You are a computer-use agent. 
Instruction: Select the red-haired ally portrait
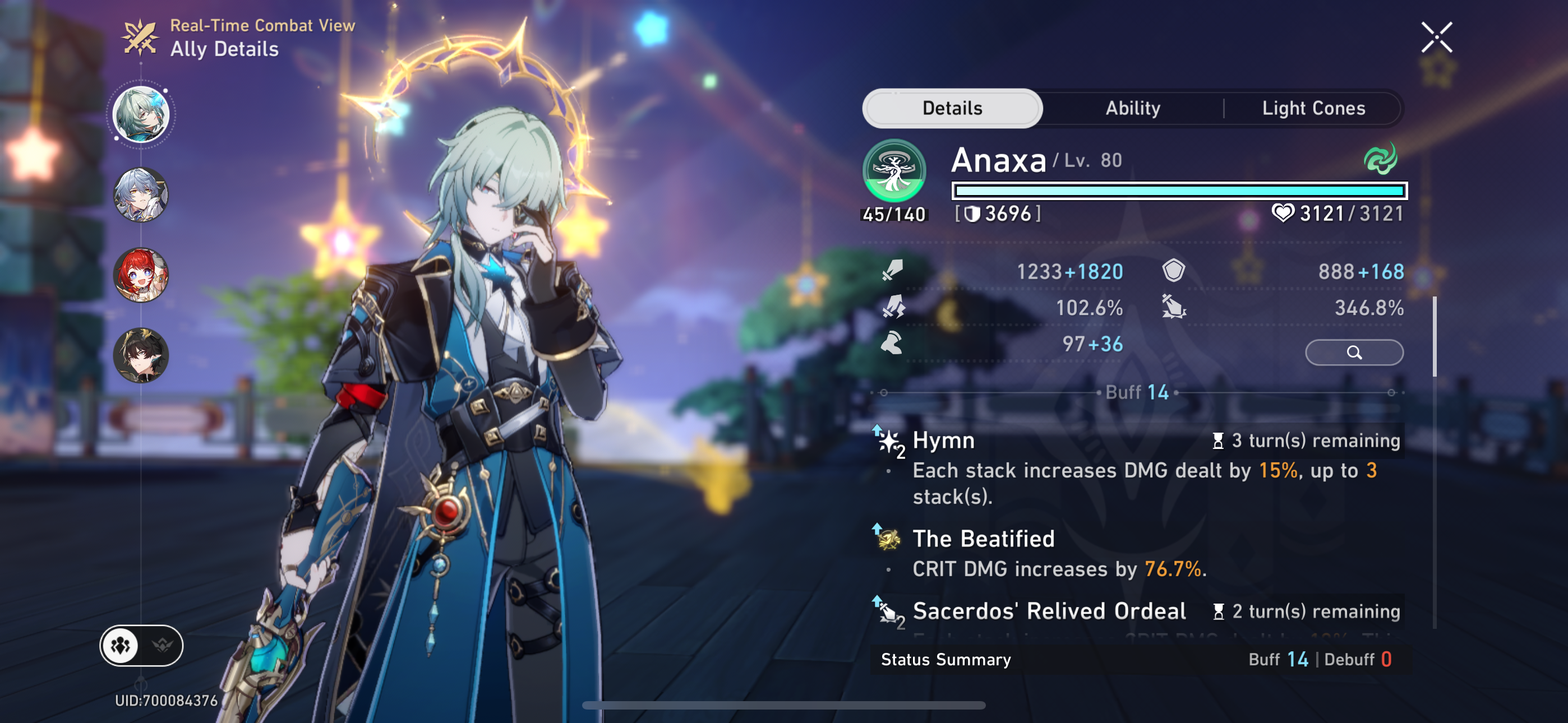141,275
